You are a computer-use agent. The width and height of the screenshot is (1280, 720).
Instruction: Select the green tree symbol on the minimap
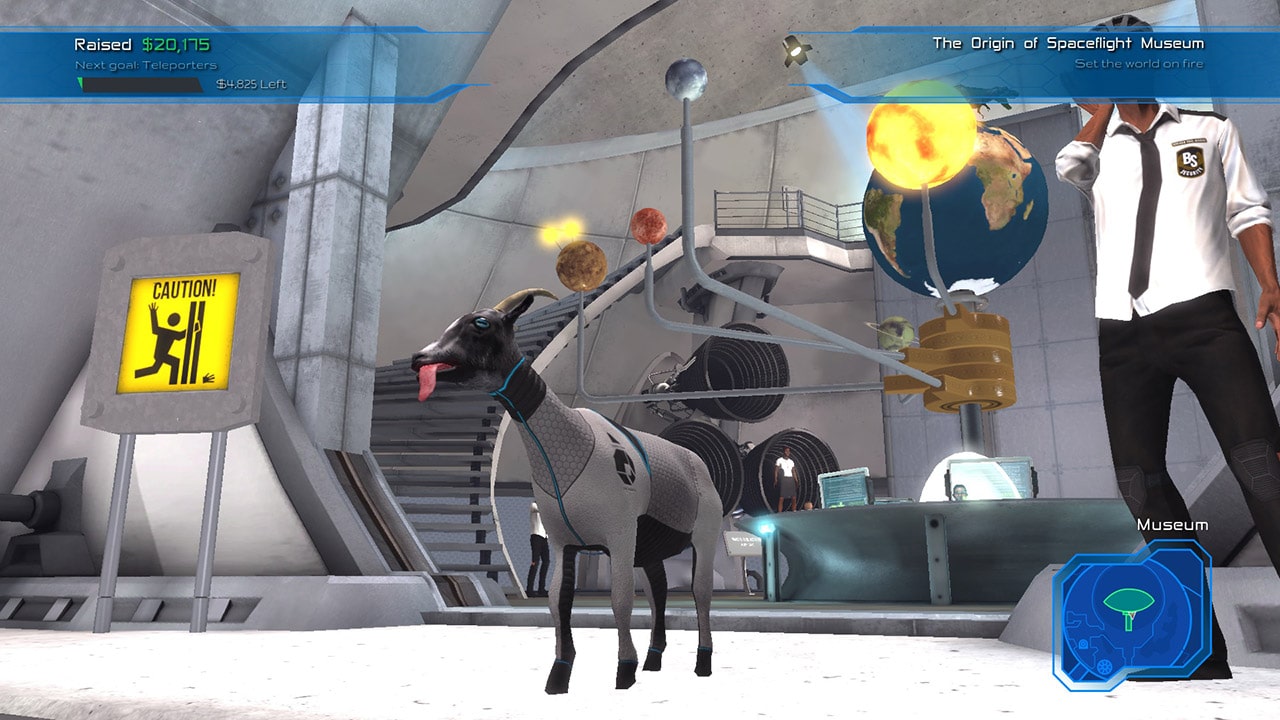click(1128, 597)
